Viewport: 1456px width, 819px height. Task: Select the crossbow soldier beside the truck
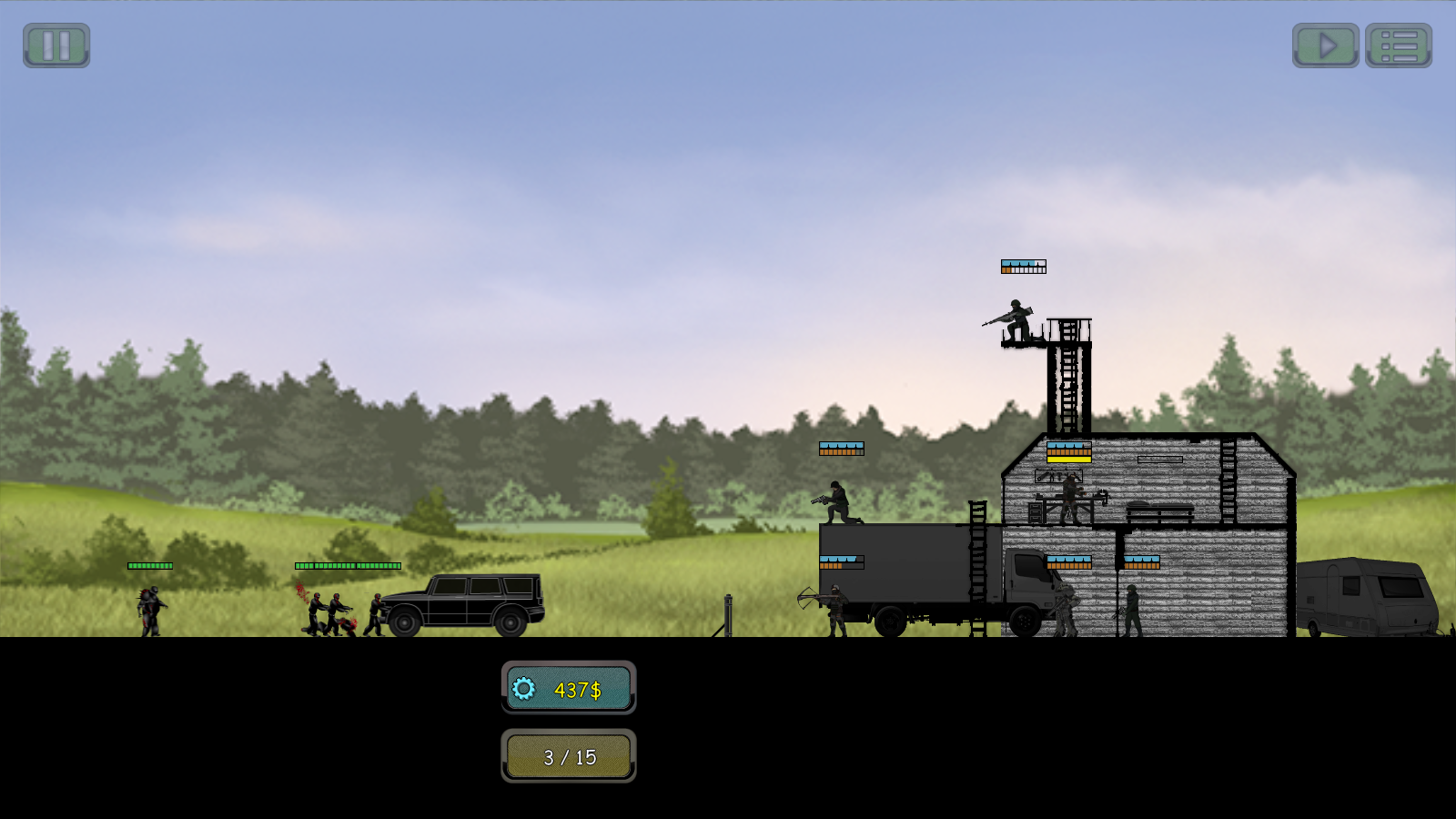835,612
